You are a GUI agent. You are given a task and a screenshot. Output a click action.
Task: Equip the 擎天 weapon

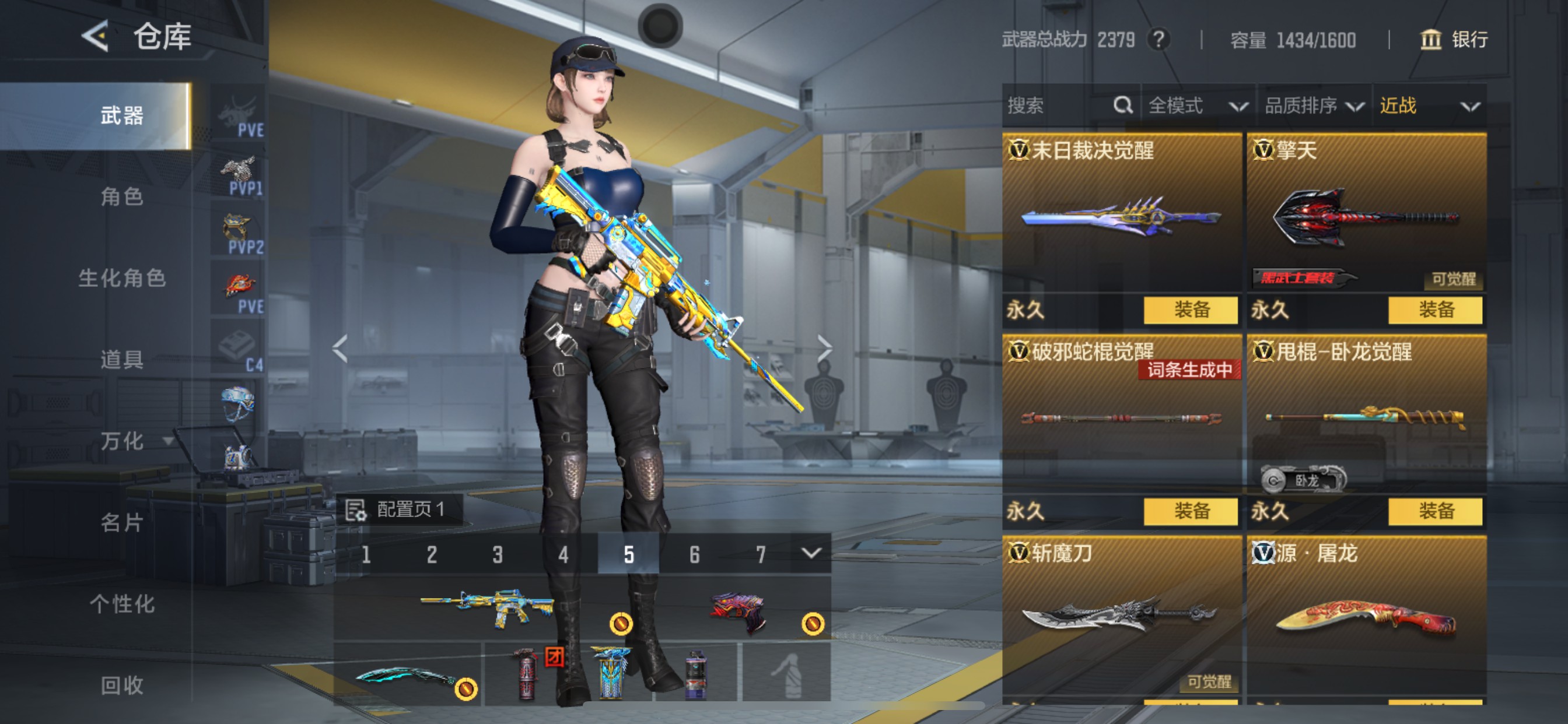(1434, 310)
